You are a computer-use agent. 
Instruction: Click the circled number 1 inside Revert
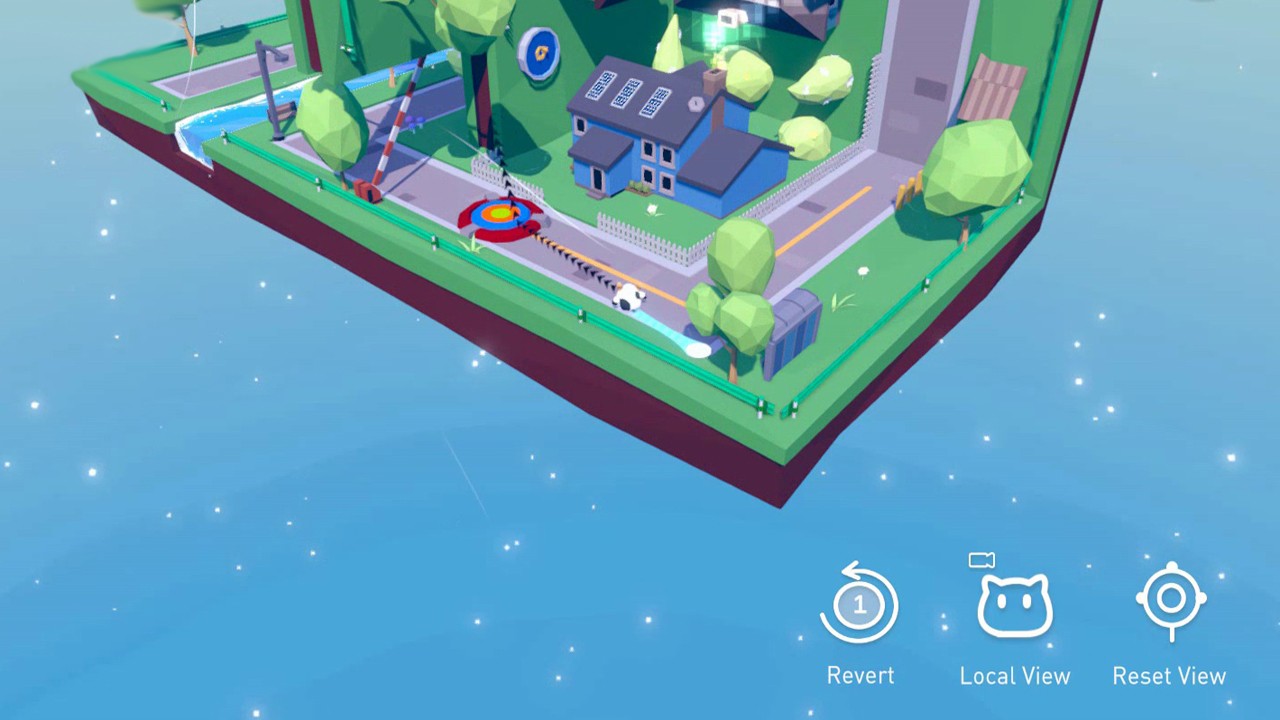point(858,603)
